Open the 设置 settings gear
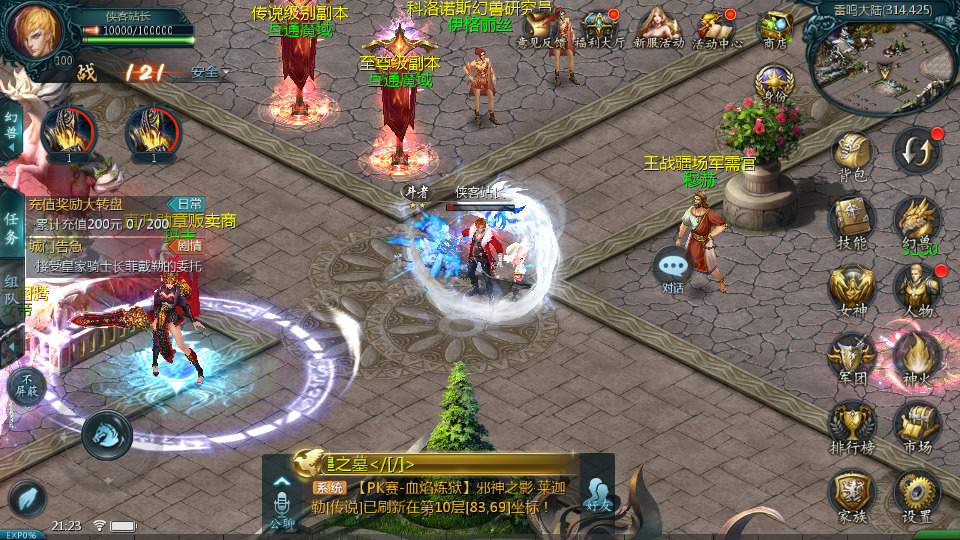The height and width of the screenshot is (540, 960). (x=916, y=493)
